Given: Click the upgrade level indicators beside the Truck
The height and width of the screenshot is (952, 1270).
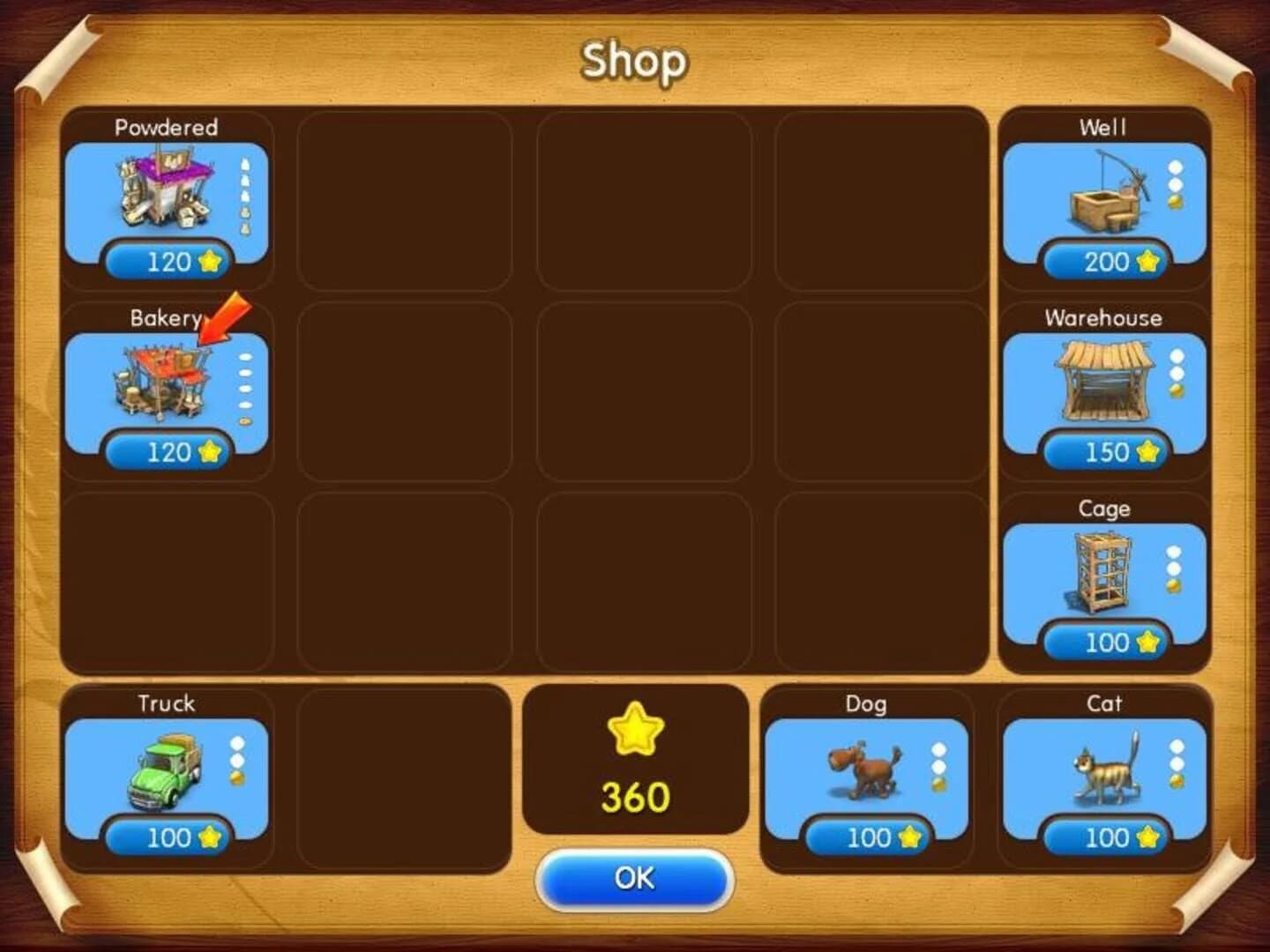Looking at the screenshot, I should coord(235,758).
